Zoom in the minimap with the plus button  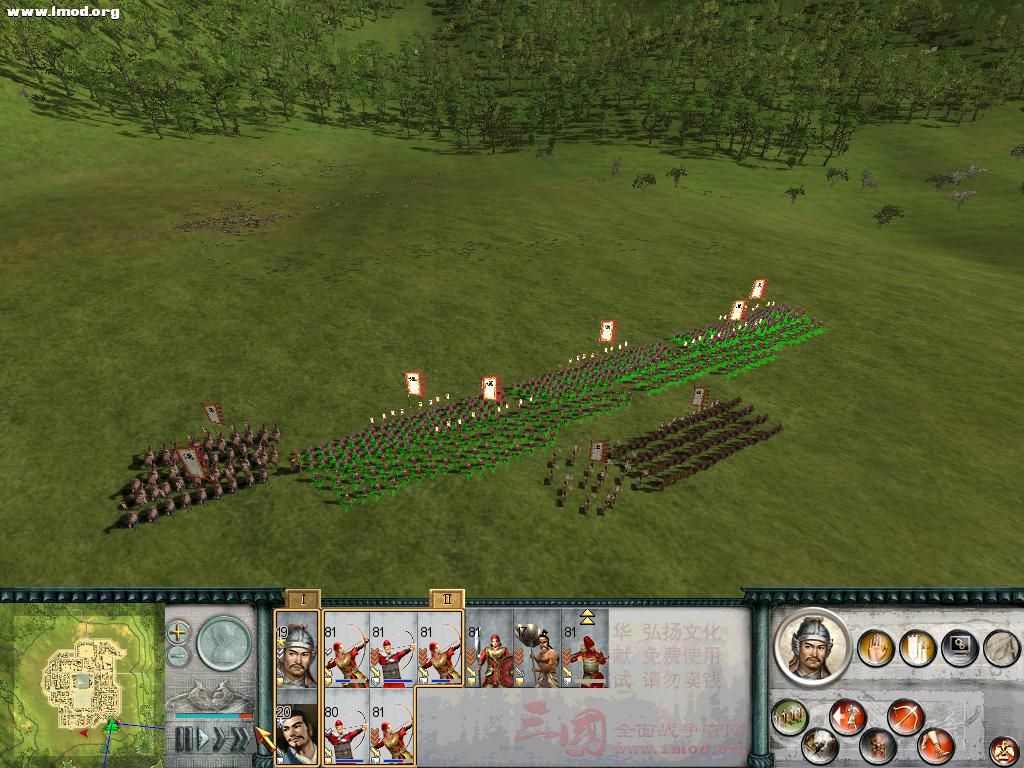[x=178, y=632]
